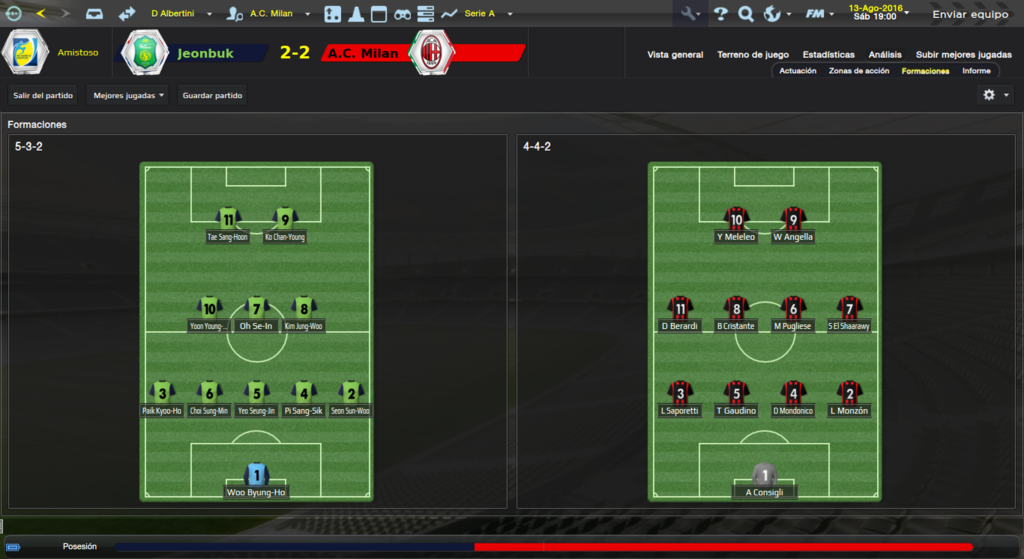Switch to the Informe sub-tab
This screenshot has height=559, width=1024.
(976, 71)
